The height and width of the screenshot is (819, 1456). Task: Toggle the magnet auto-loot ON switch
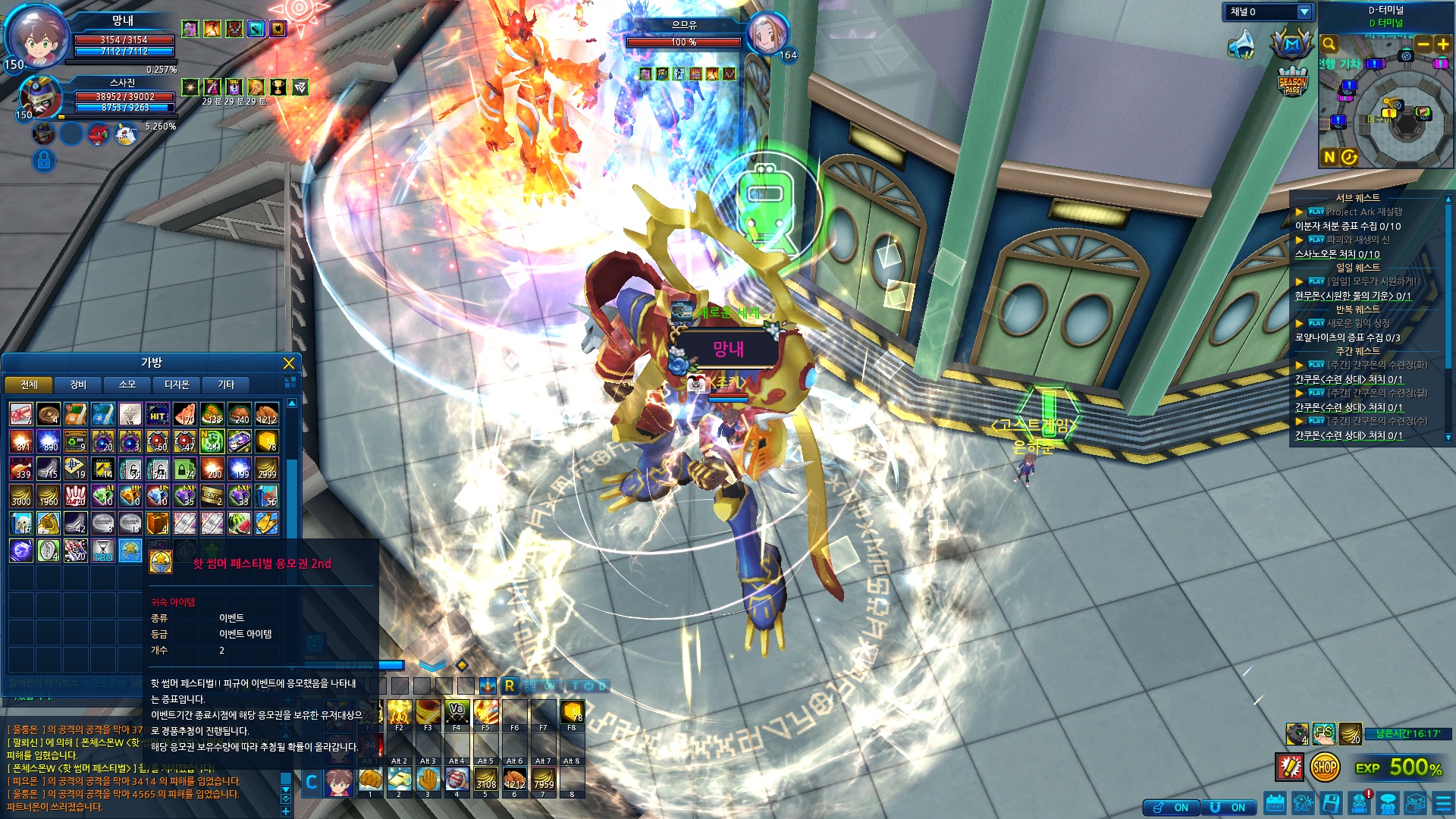(1228, 808)
